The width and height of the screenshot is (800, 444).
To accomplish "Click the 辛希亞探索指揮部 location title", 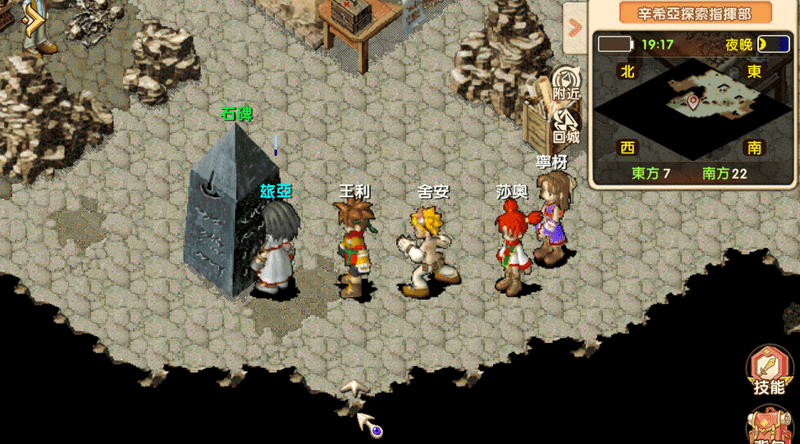I will pyautogui.click(x=694, y=13).
